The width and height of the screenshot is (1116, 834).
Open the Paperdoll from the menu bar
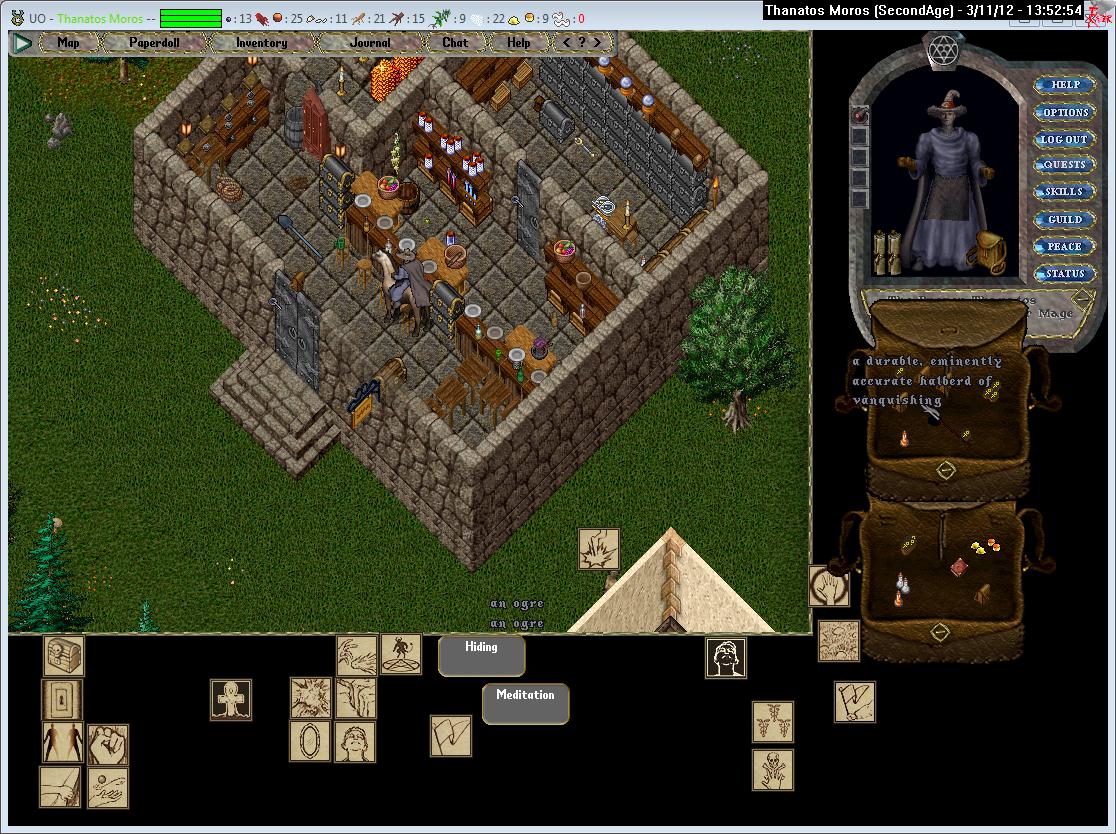pyautogui.click(x=153, y=43)
